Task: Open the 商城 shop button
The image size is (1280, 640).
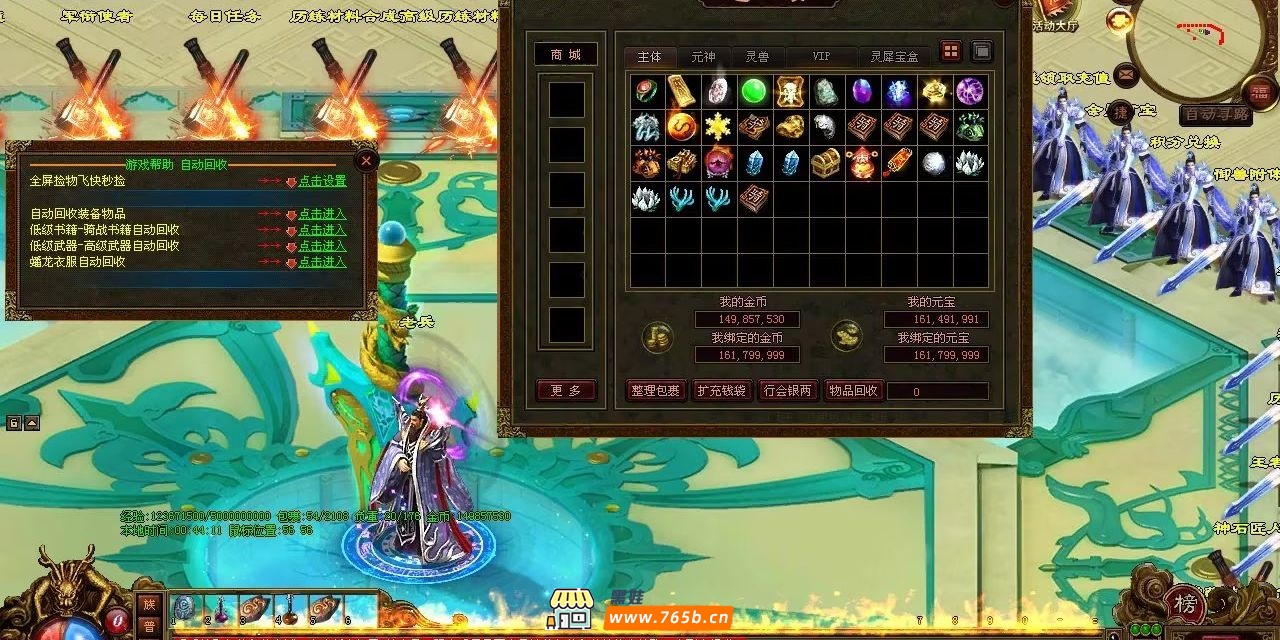Action: point(565,55)
